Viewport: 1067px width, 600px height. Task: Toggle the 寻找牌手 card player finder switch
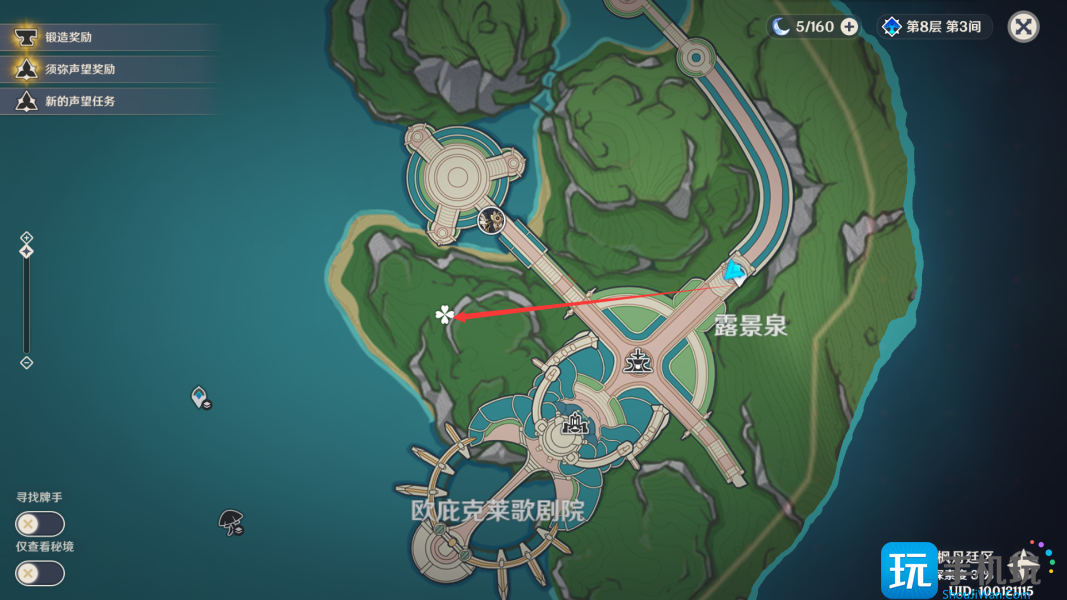coord(40,523)
